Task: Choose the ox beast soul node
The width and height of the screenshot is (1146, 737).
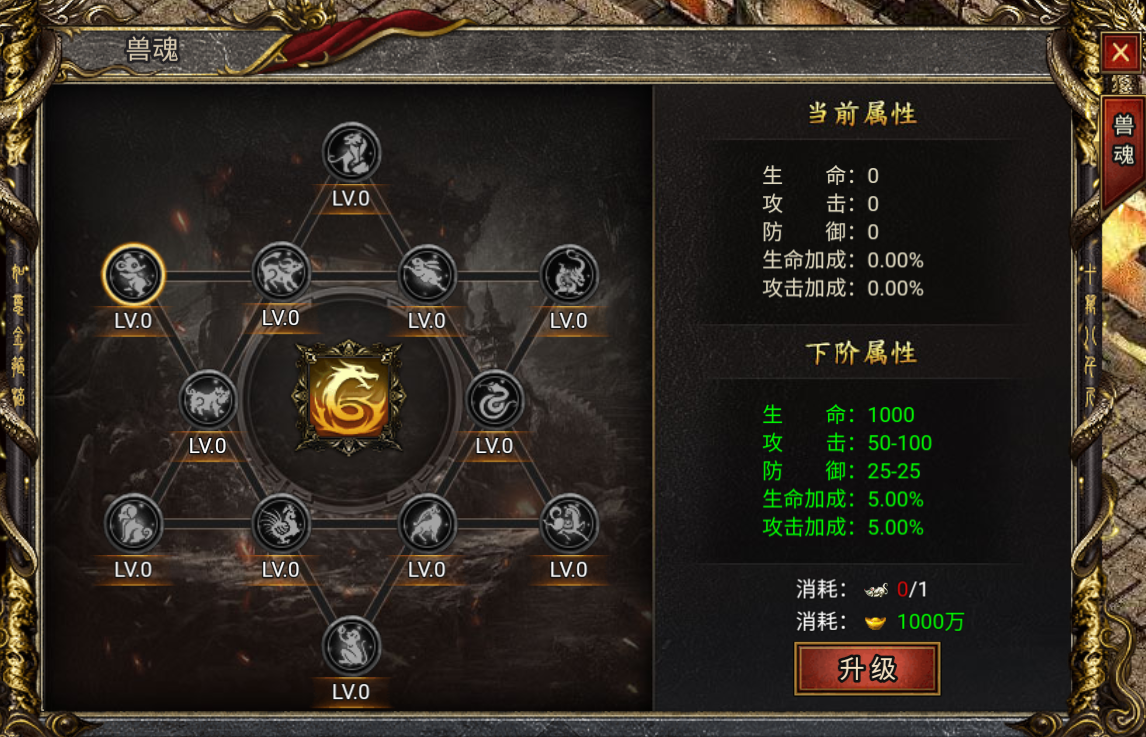Action: [281, 272]
